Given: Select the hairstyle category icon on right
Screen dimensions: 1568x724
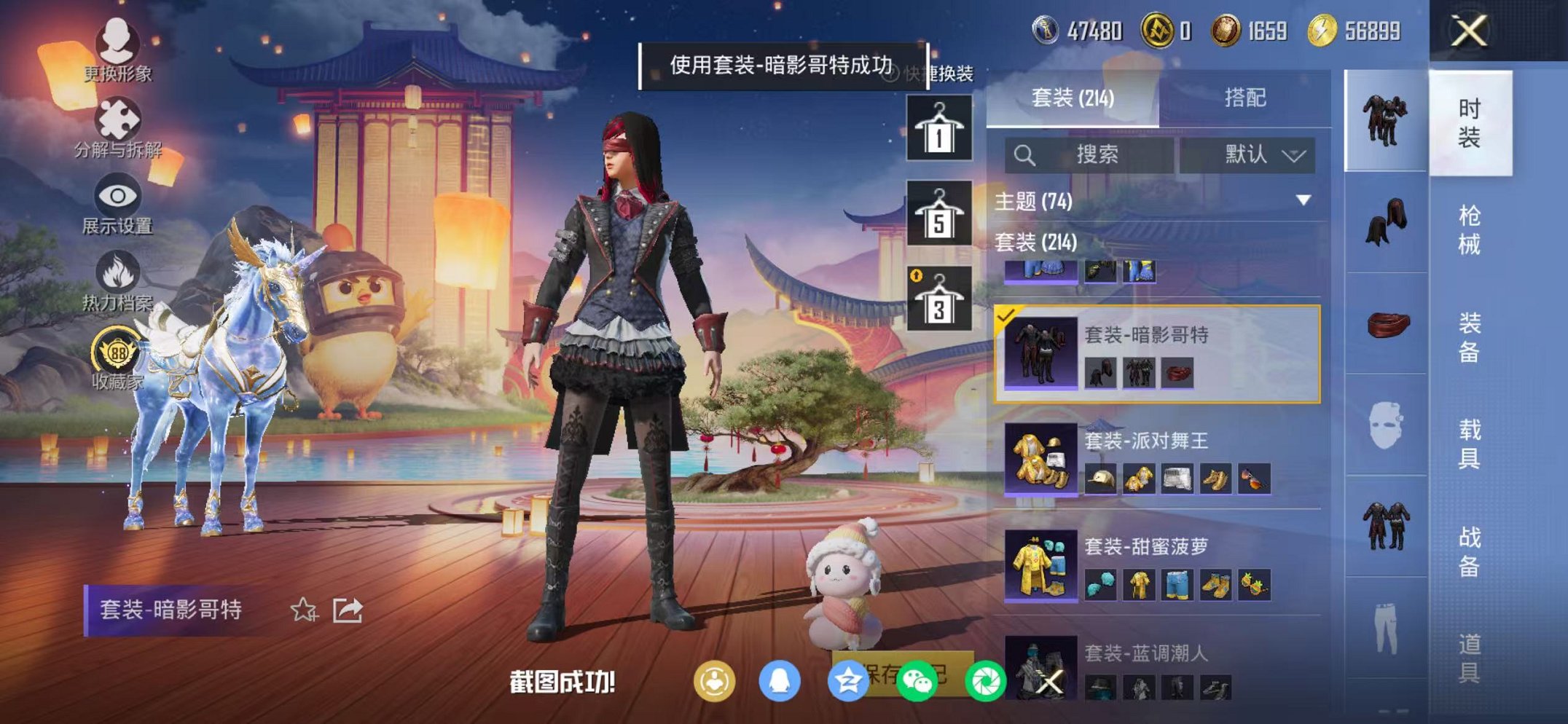Looking at the screenshot, I should click(x=1387, y=221).
